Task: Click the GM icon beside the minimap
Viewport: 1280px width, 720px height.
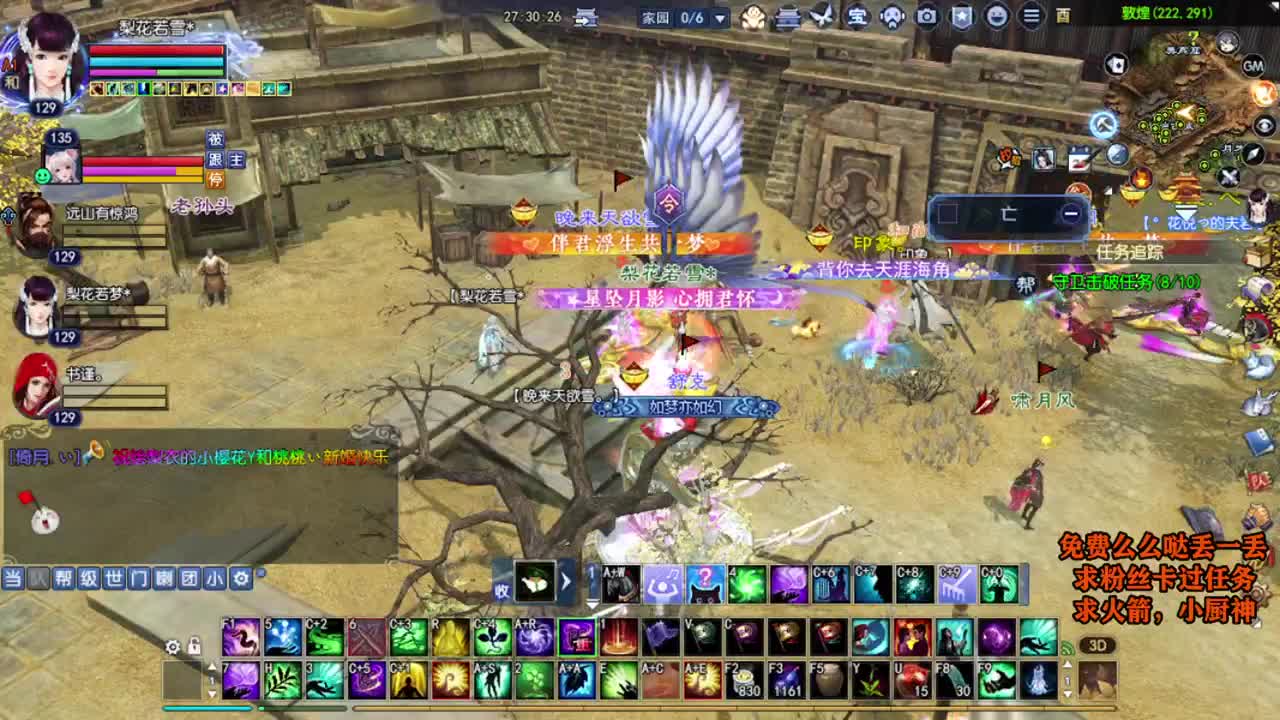Action: [x=1254, y=66]
